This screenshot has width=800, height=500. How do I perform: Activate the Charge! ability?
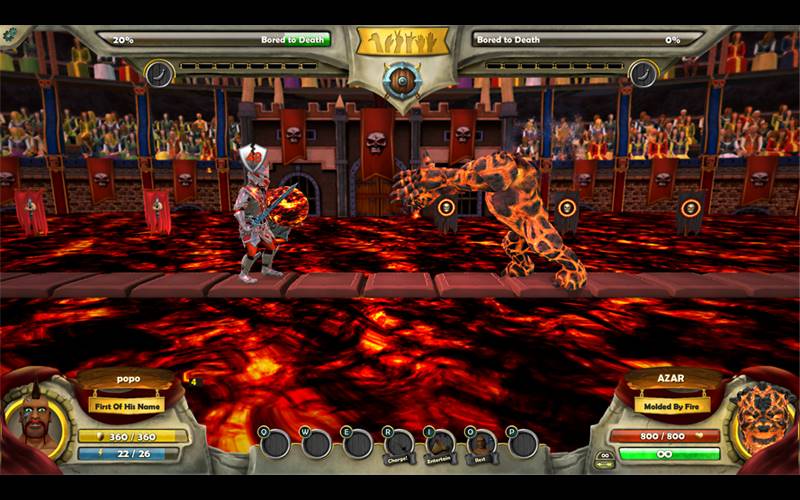[x=398, y=444]
